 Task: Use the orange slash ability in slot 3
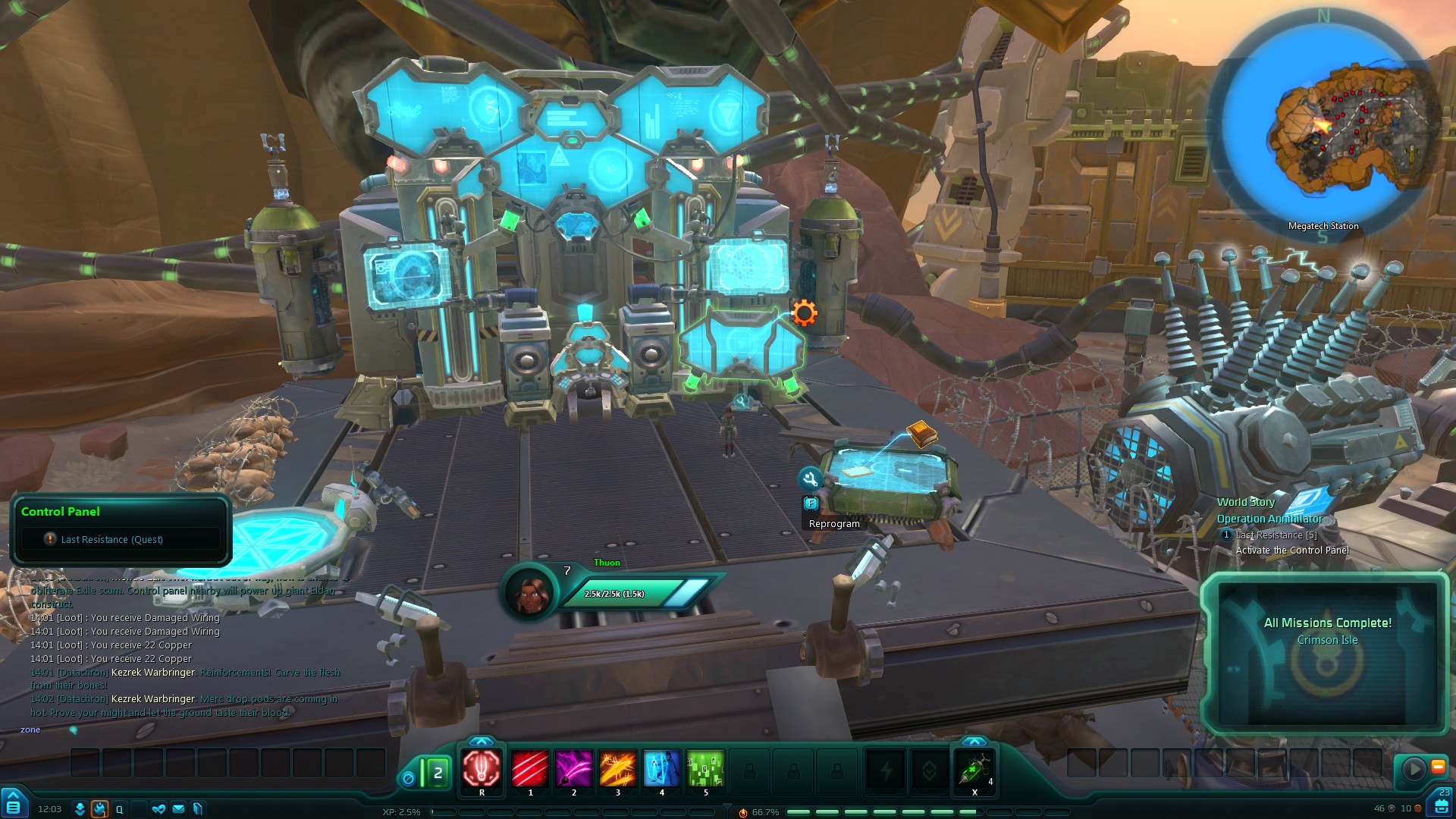pos(618,768)
